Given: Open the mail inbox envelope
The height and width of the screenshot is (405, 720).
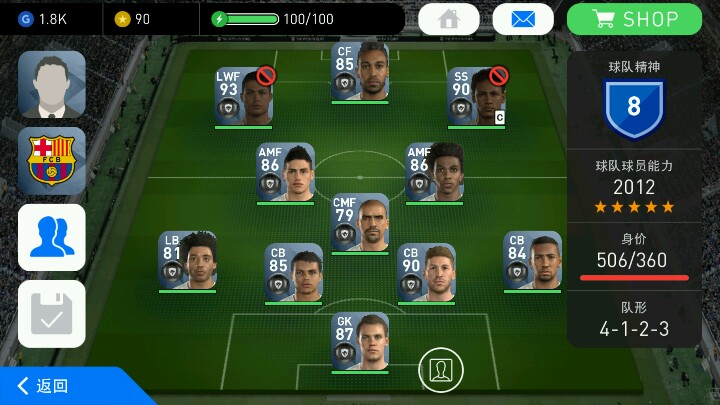Looking at the screenshot, I should [x=524, y=19].
